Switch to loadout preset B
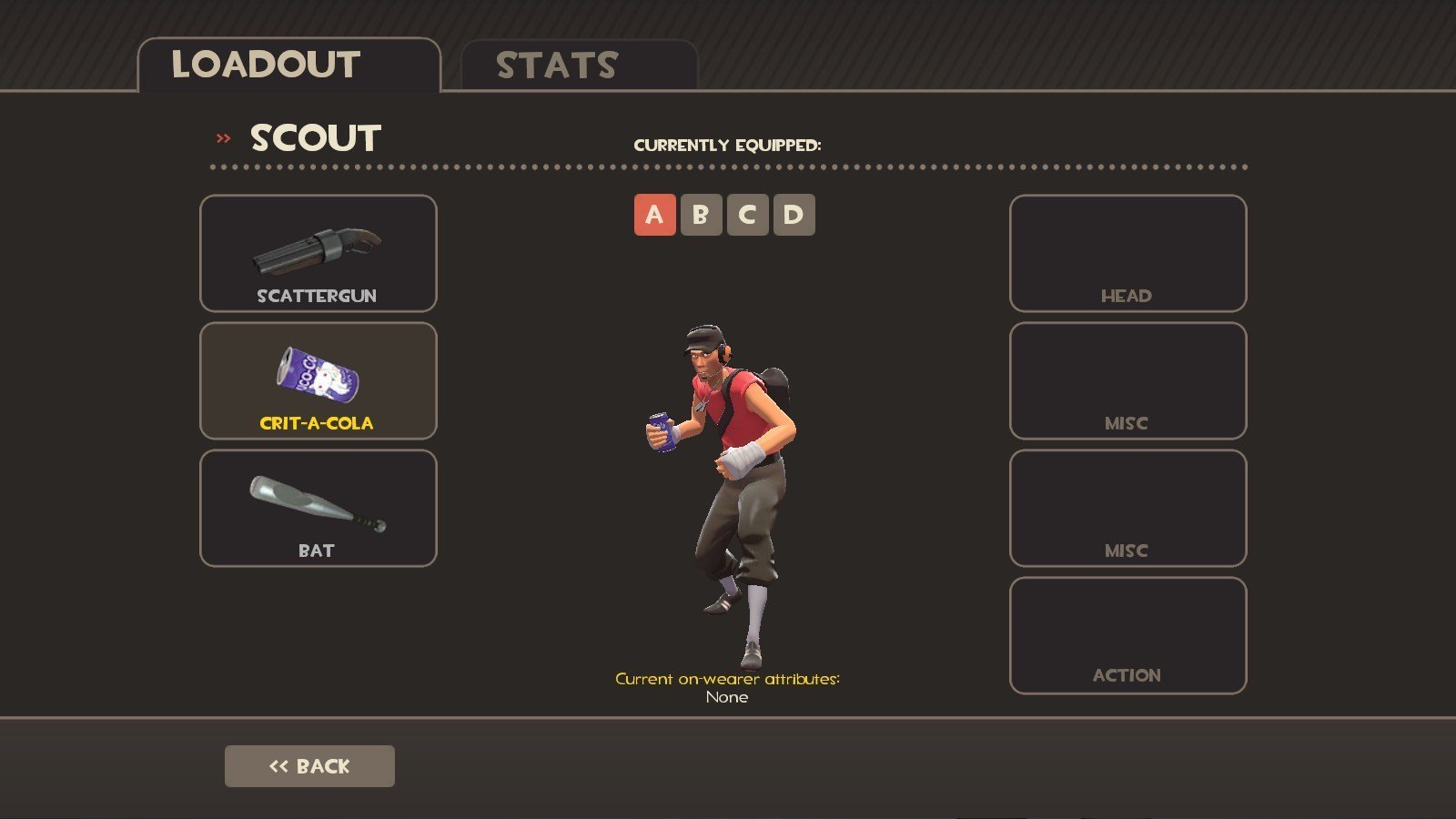 click(701, 215)
